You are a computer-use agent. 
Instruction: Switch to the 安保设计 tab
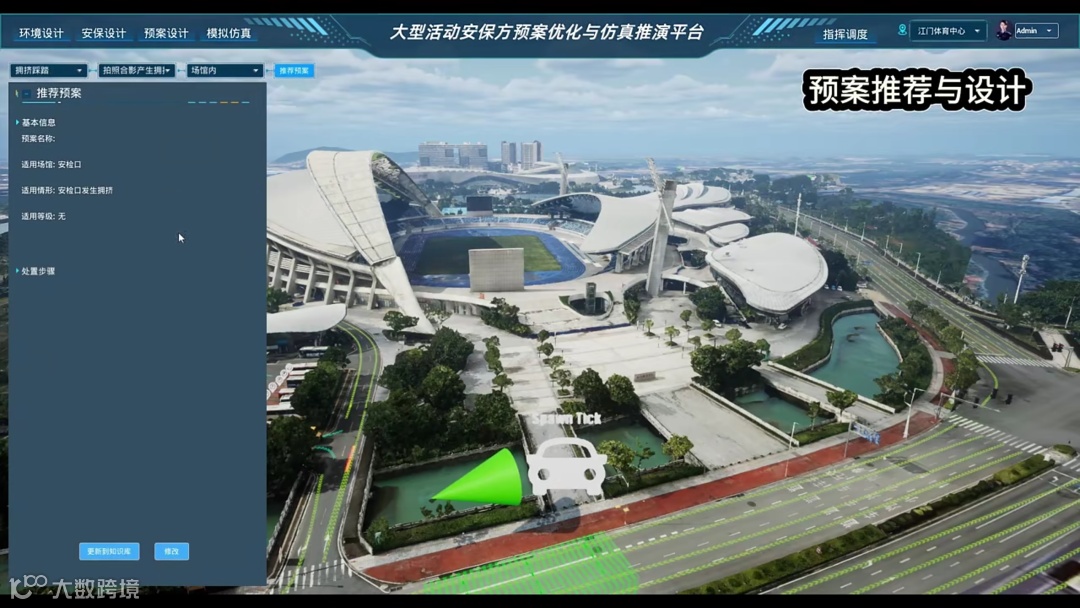(104, 33)
